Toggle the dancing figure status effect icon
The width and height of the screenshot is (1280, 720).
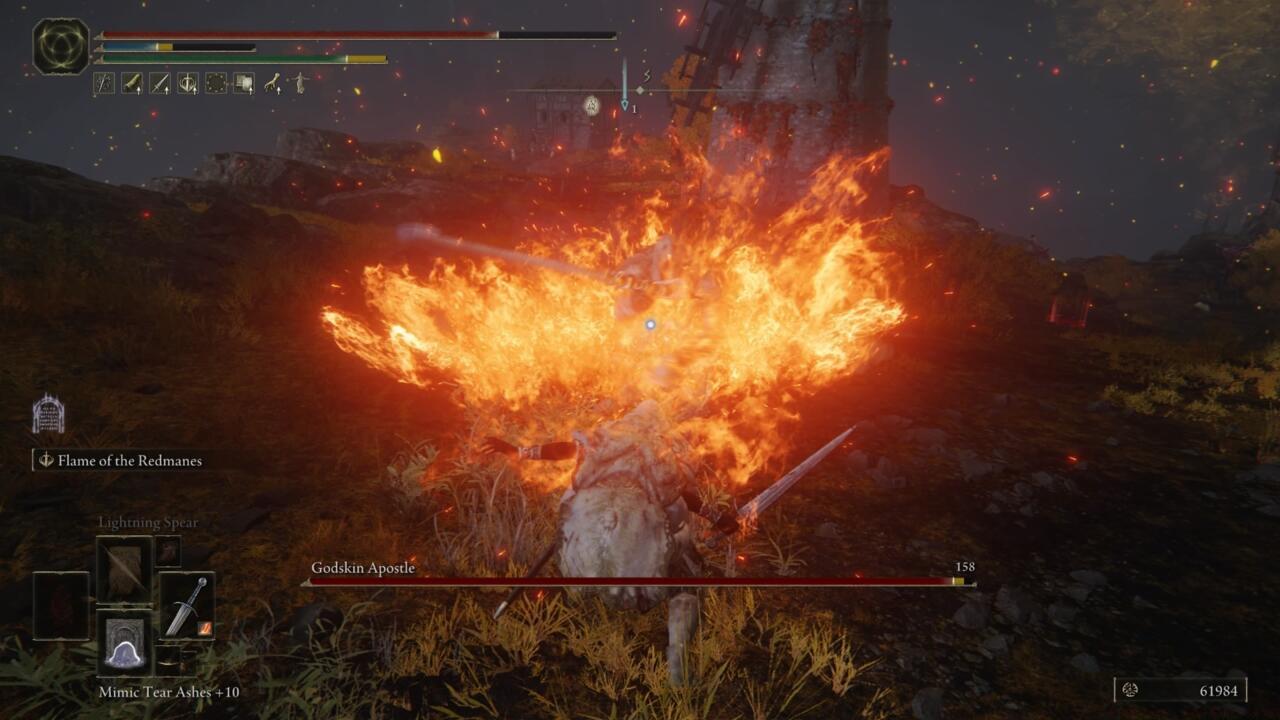pos(299,82)
